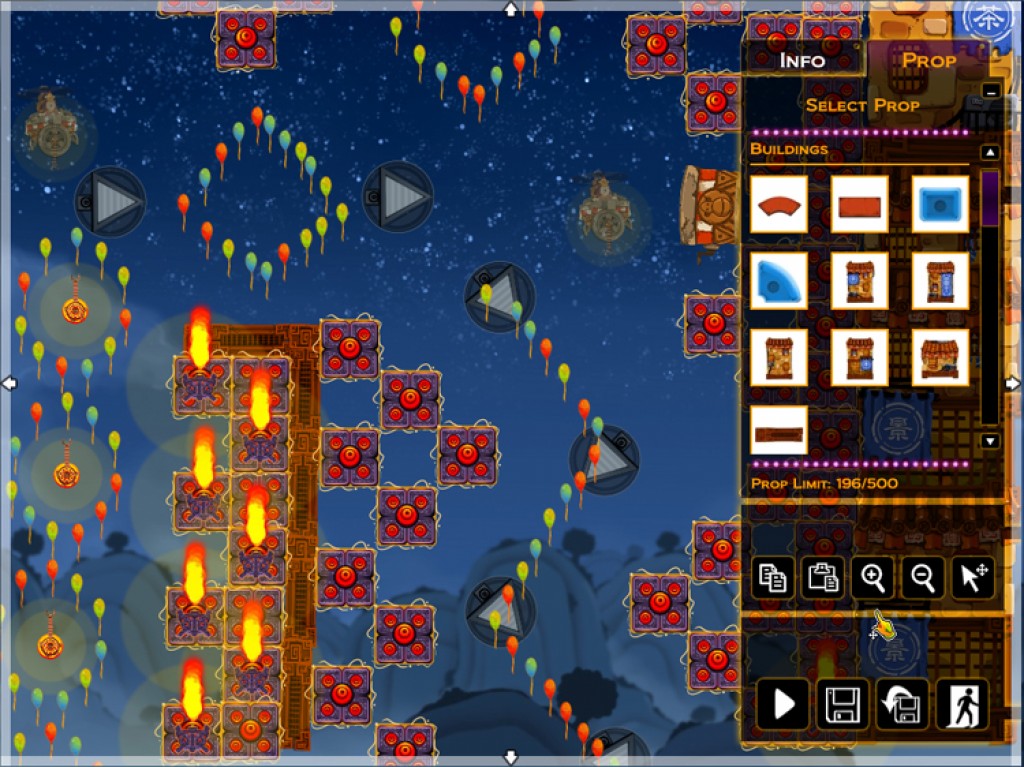Play-test the level with the play button
The image size is (1024, 767).
(782, 705)
